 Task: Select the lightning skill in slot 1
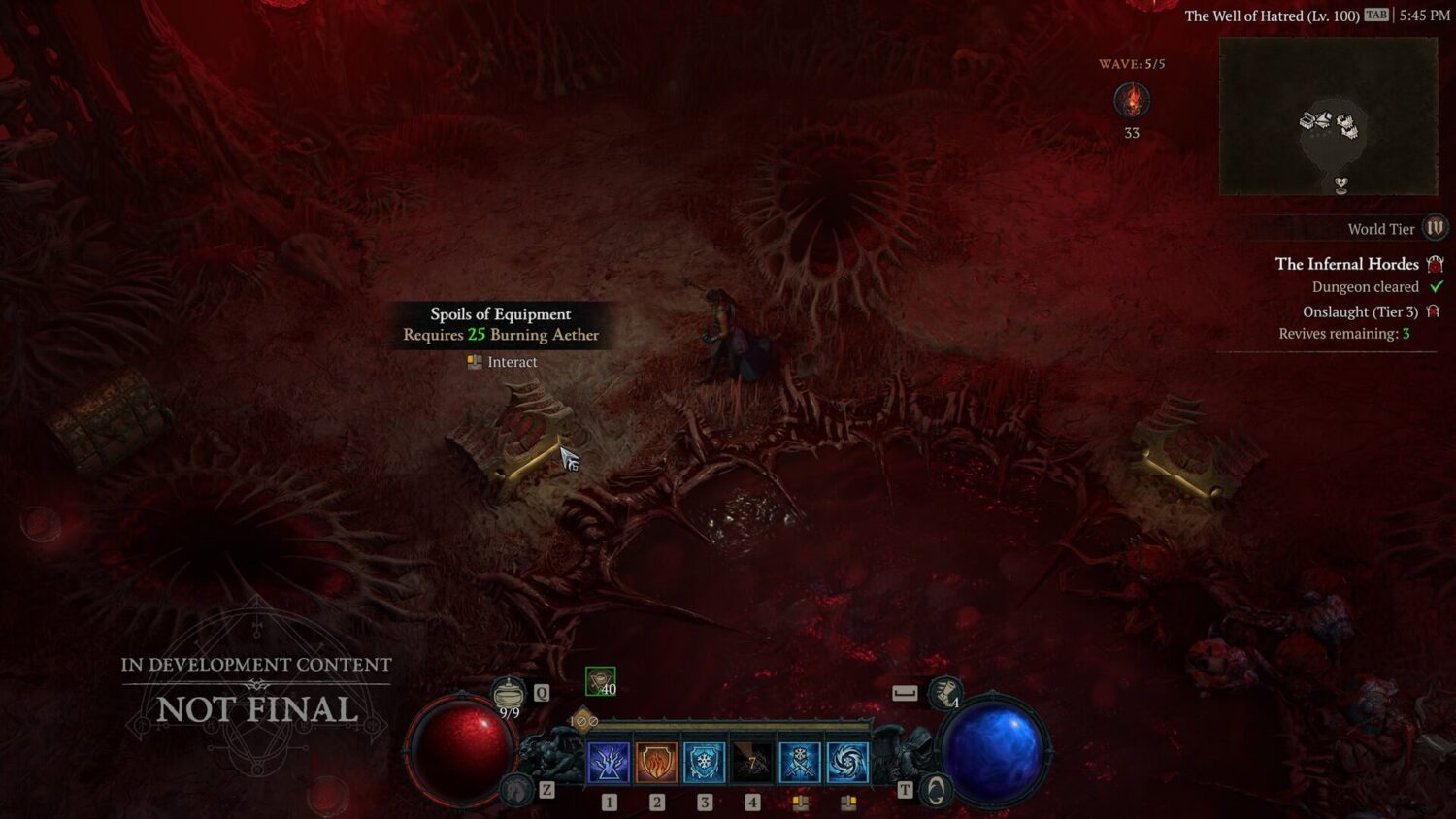(x=608, y=761)
